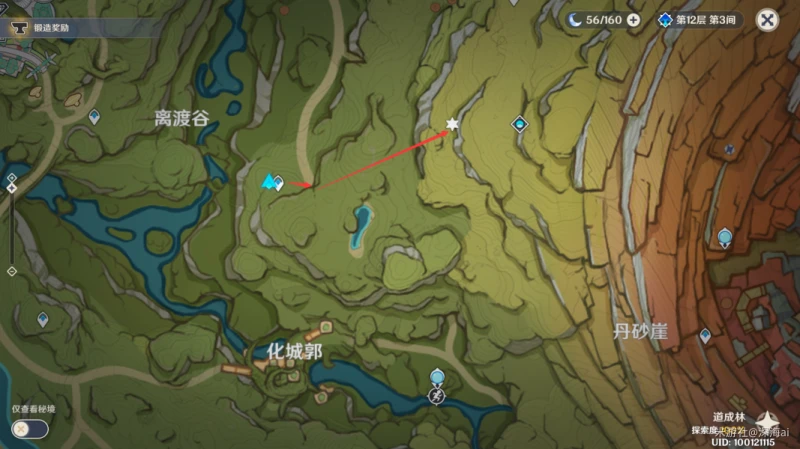This screenshot has height=449, width=800.
Task: Toggle the show-only-domains switch
Action: pos(29,428)
